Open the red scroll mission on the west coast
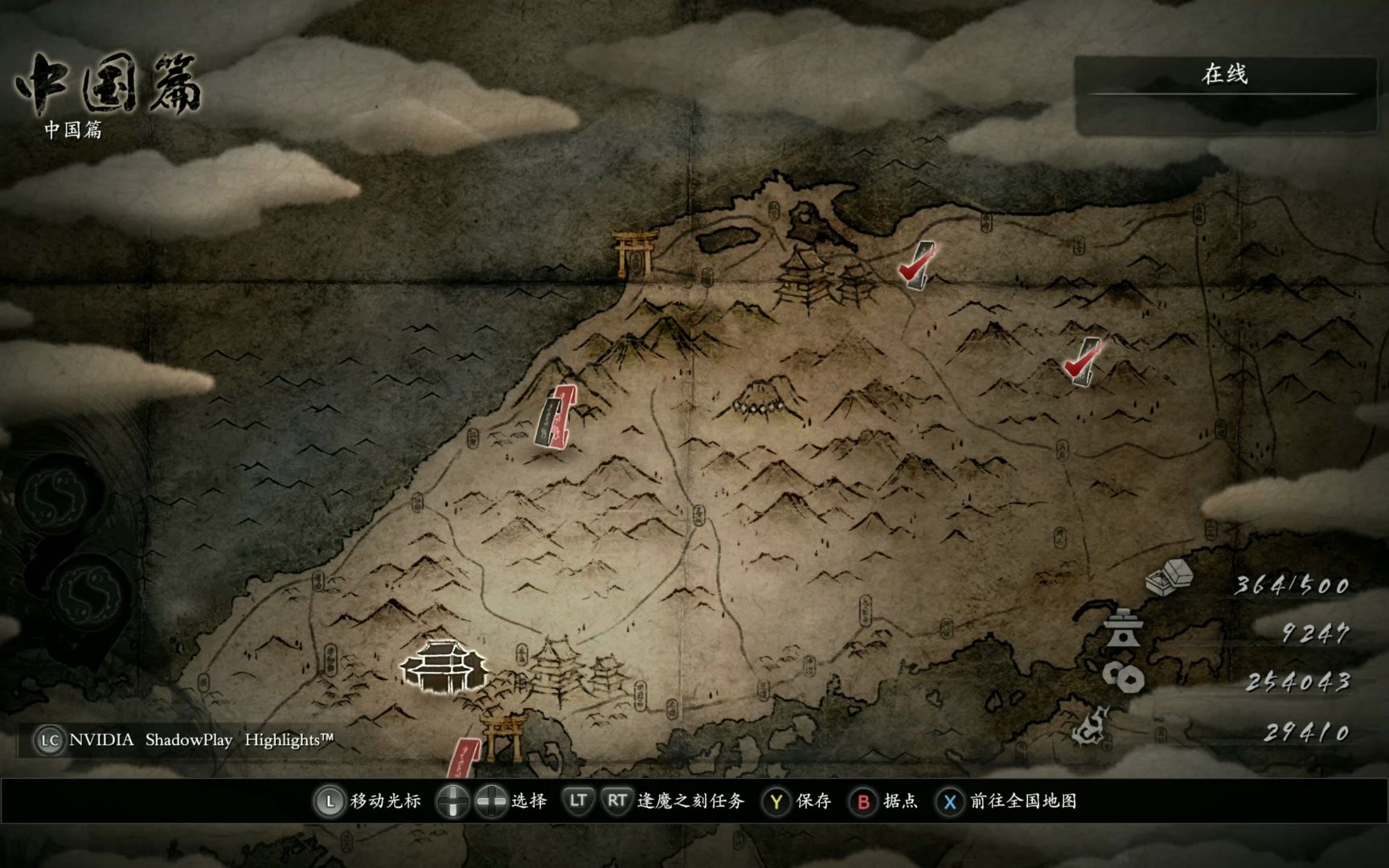This screenshot has height=868, width=1389. pos(556,416)
